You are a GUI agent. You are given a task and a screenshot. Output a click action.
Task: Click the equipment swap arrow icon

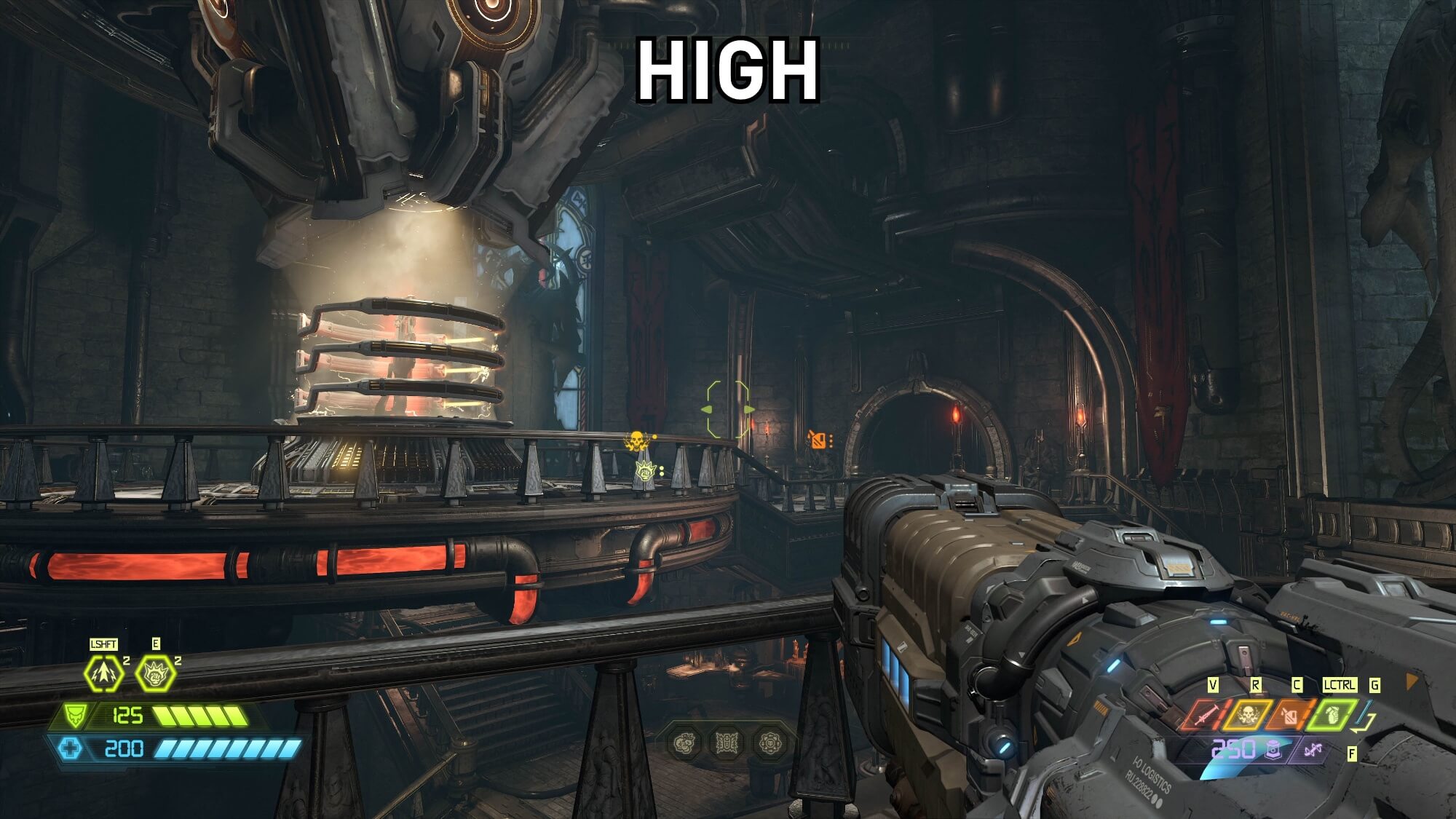click(1364, 719)
